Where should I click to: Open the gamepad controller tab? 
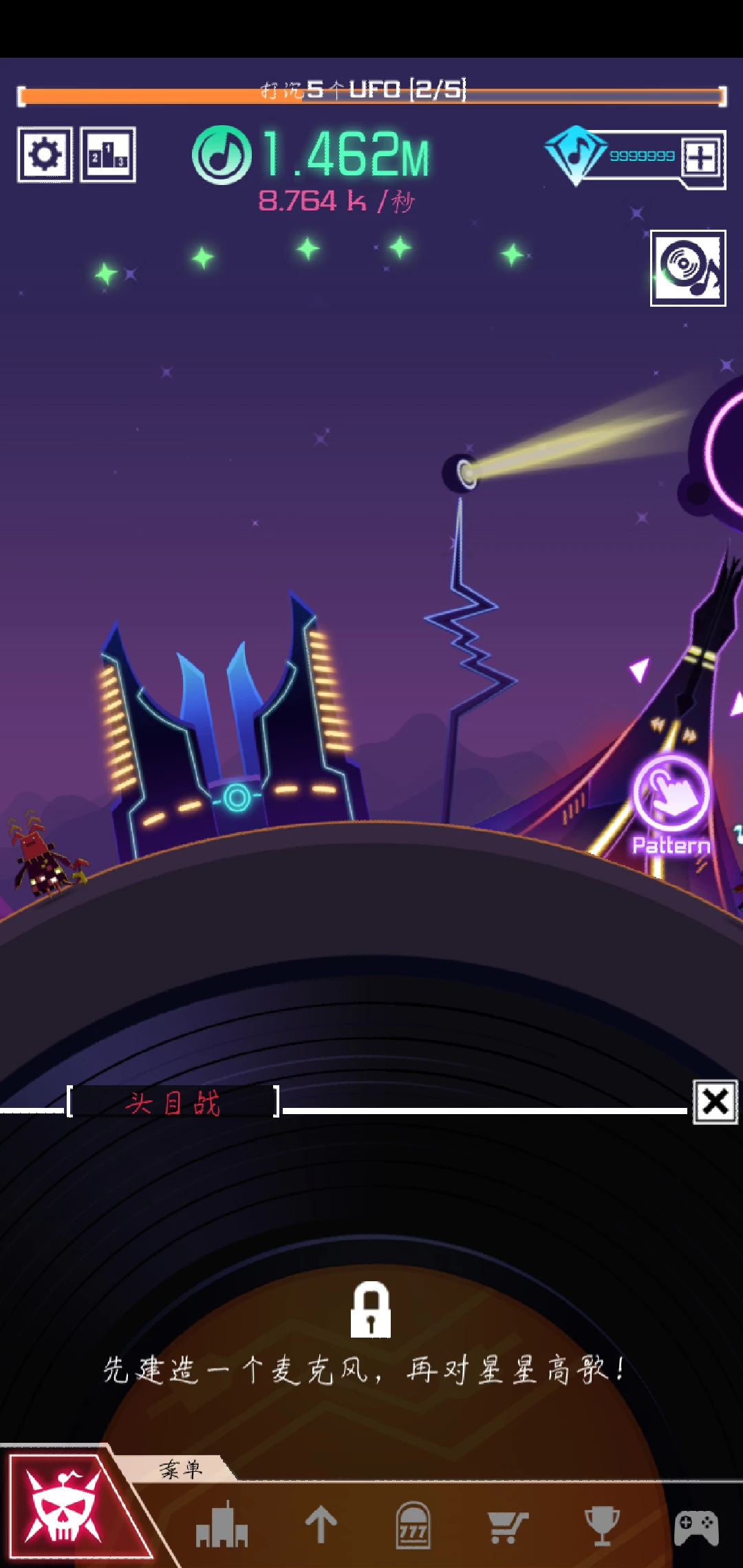point(696,1527)
